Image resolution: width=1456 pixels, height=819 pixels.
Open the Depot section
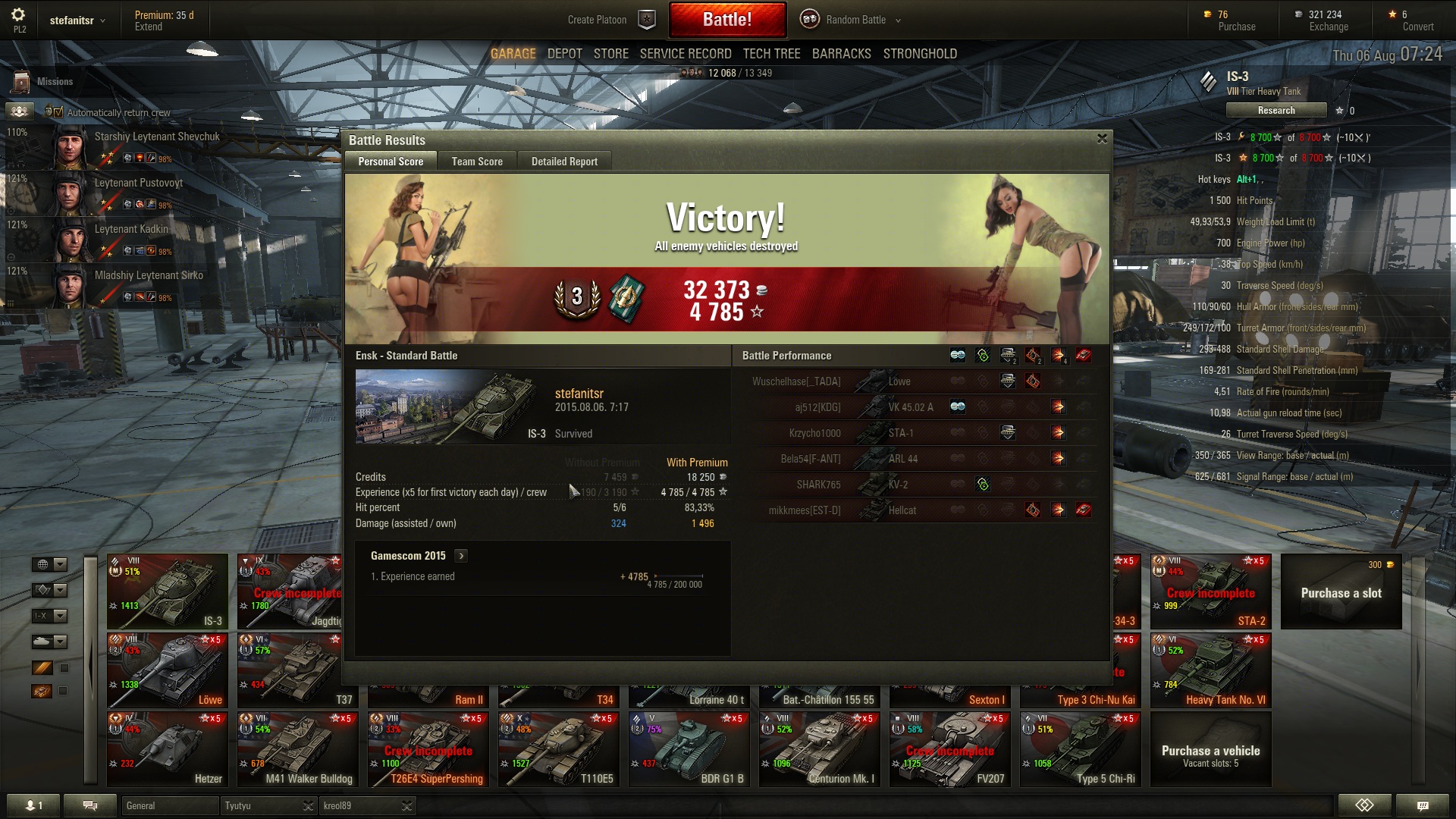pyautogui.click(x=564, y=54)
